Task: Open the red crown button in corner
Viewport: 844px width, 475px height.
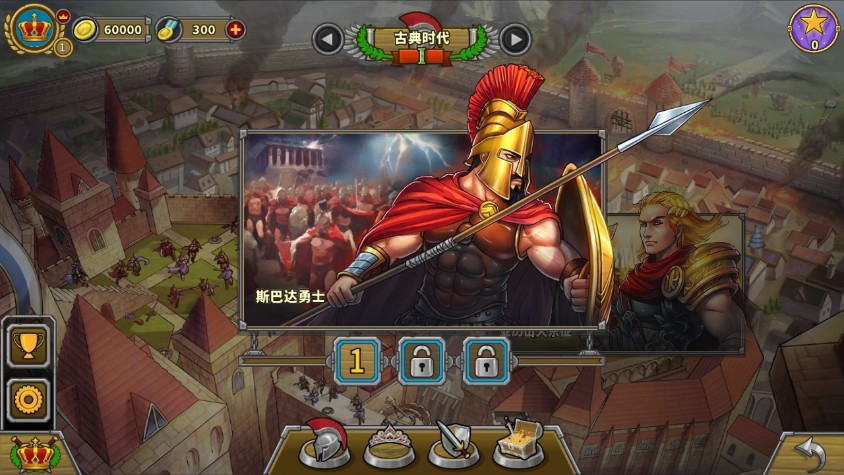Action: coord(32,455)
